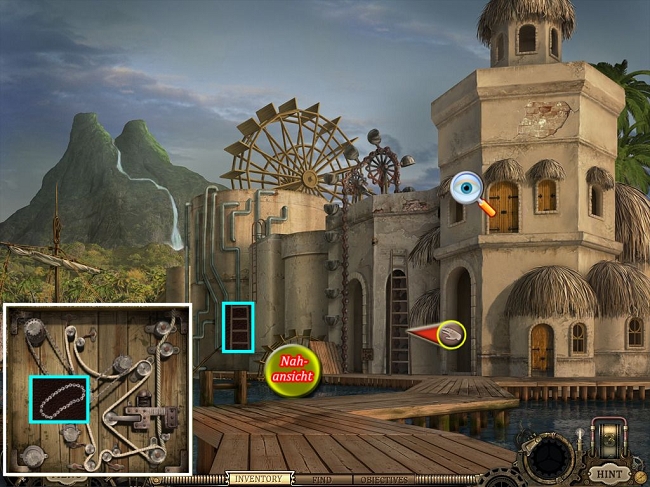Click the cyan-highlighted ladder marker
The image size is (650, 487).
(238, 327)
